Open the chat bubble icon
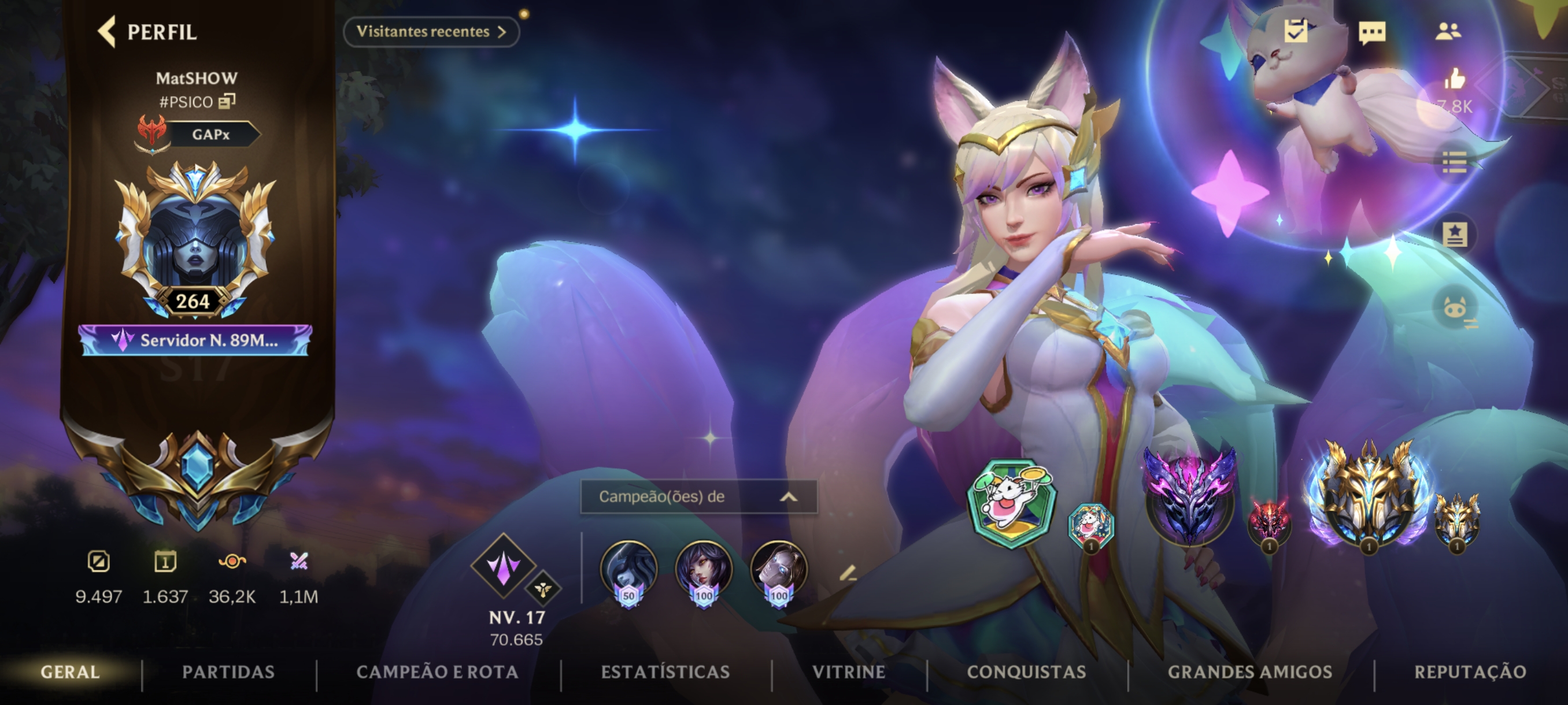The width and height of the screenshot is (1568, 705). (x=1372, y=32)
